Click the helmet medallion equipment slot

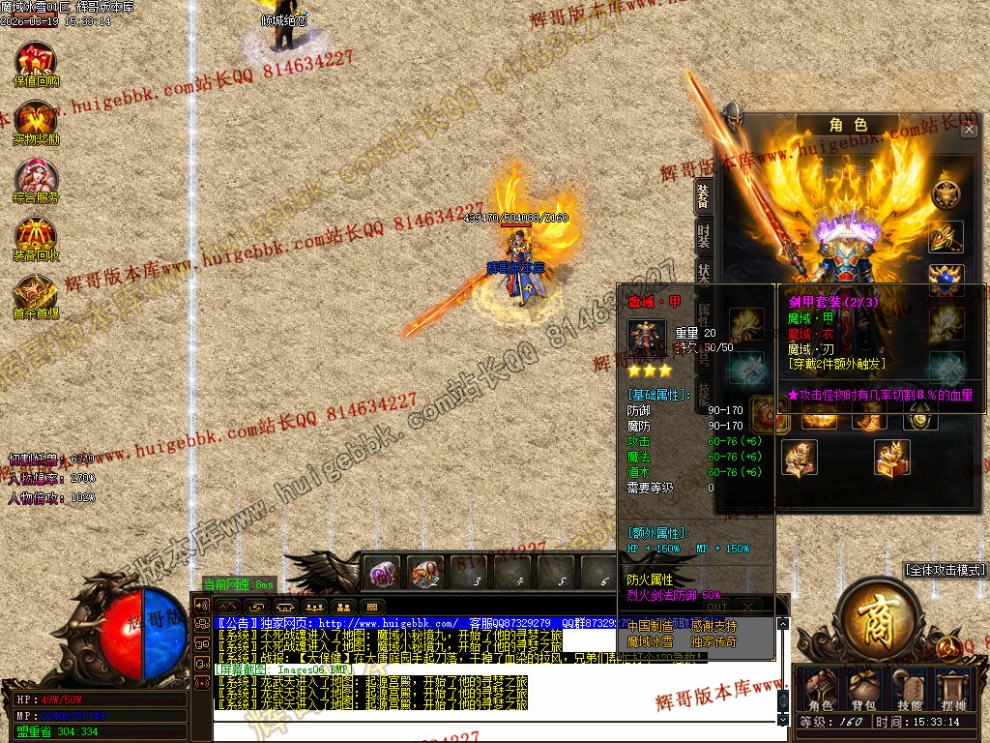click(947, 194)
